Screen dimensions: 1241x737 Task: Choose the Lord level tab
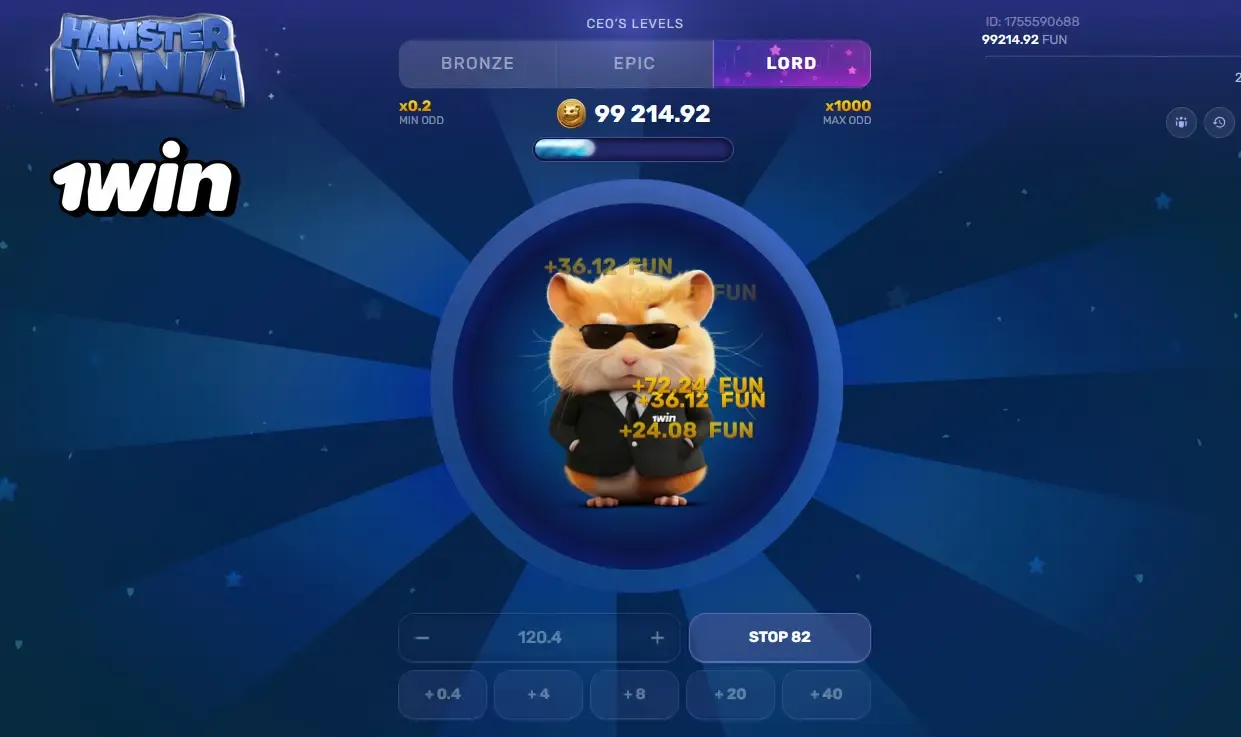pos(791,64)
